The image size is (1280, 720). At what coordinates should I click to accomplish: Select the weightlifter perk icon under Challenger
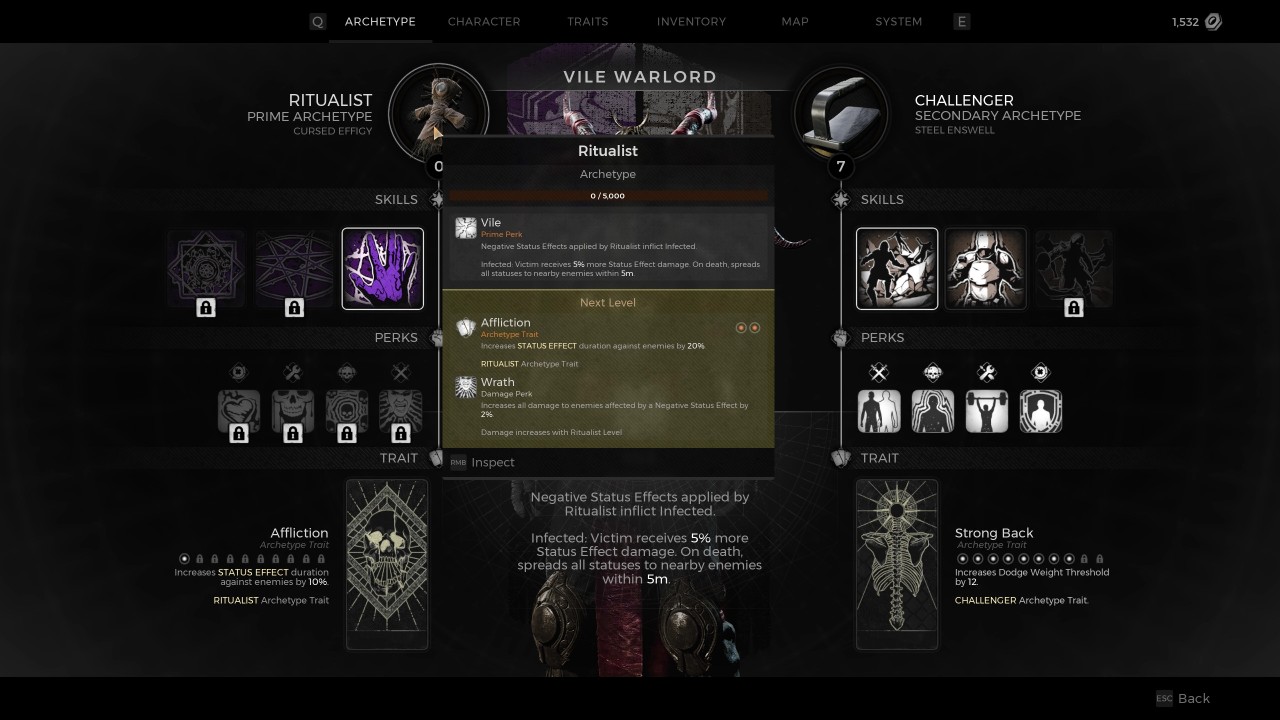pyautogui.click(x=987, y=410)
